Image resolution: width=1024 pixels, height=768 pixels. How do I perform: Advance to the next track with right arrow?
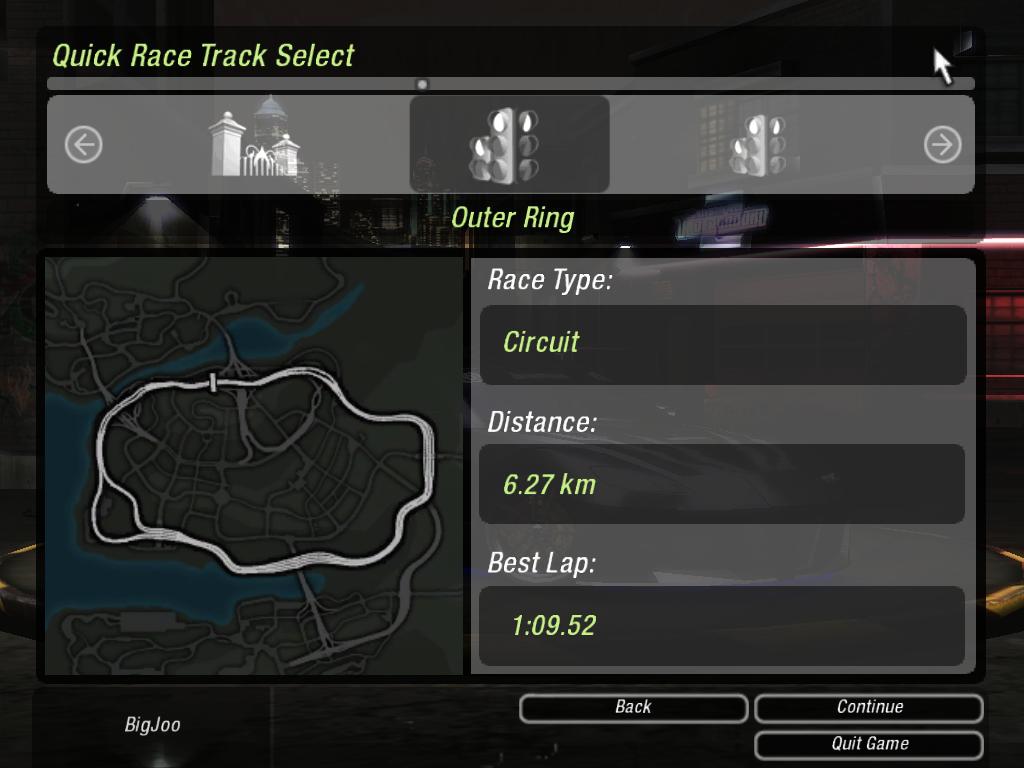tap(942, 145)
